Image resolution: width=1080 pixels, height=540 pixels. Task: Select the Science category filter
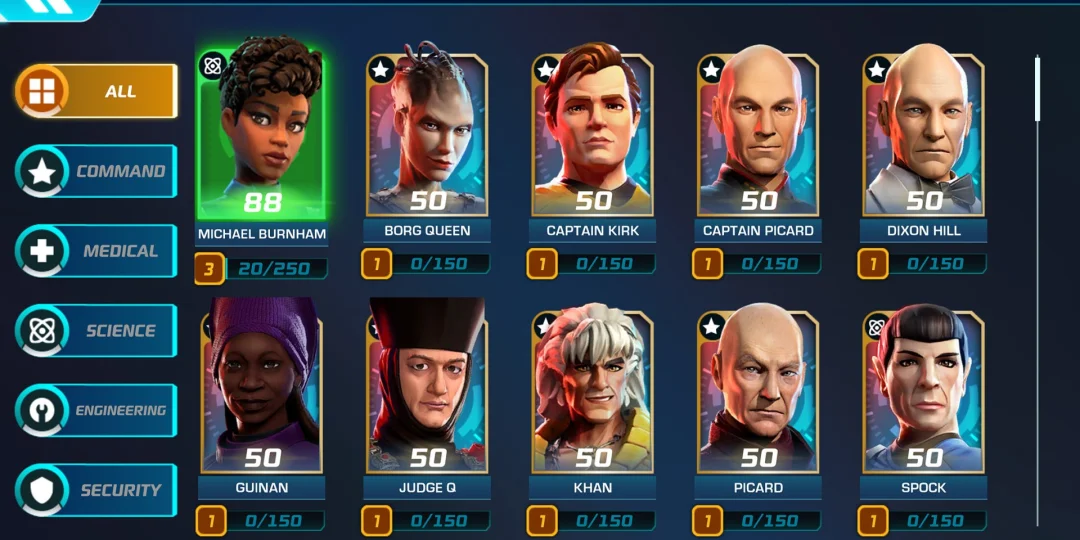(96, 331)
